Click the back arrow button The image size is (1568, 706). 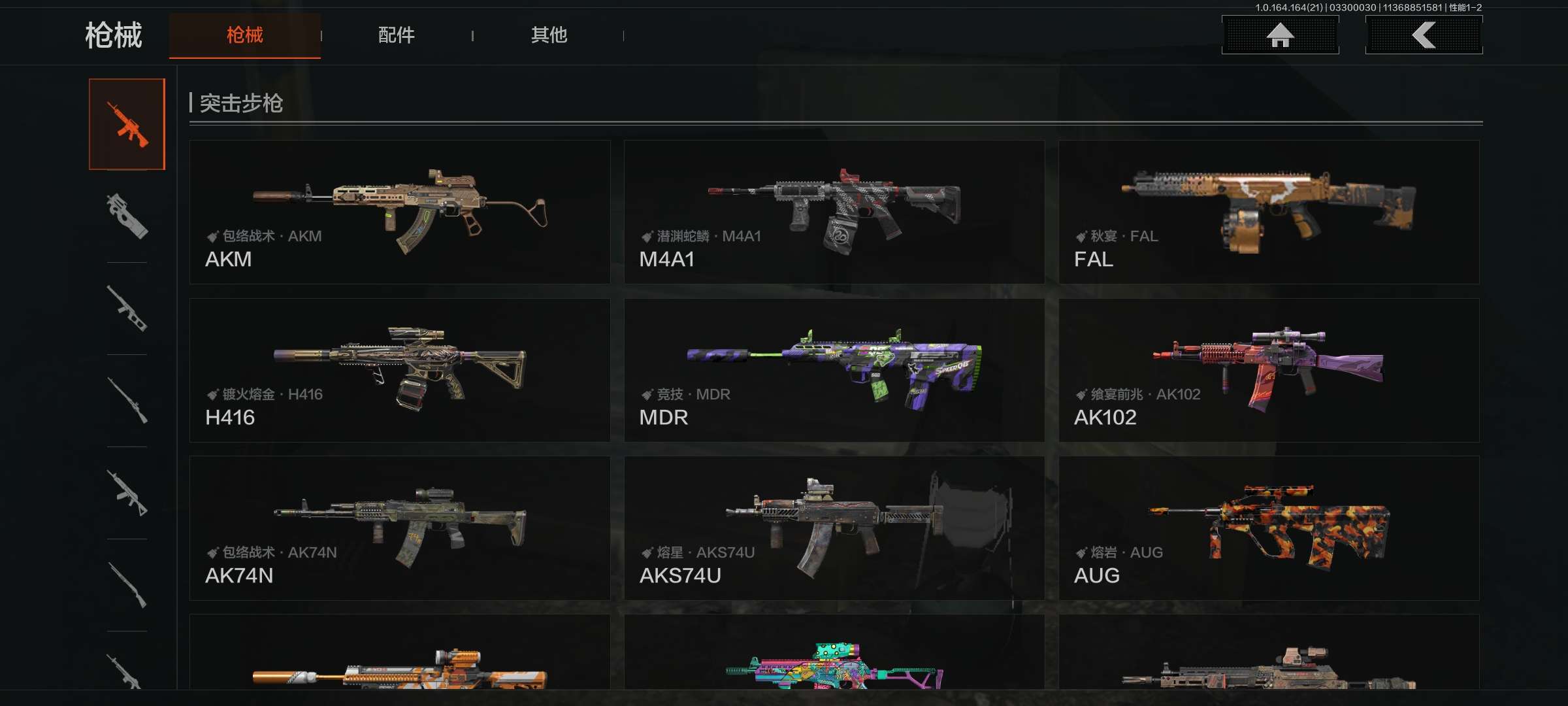coord(1424,35)
